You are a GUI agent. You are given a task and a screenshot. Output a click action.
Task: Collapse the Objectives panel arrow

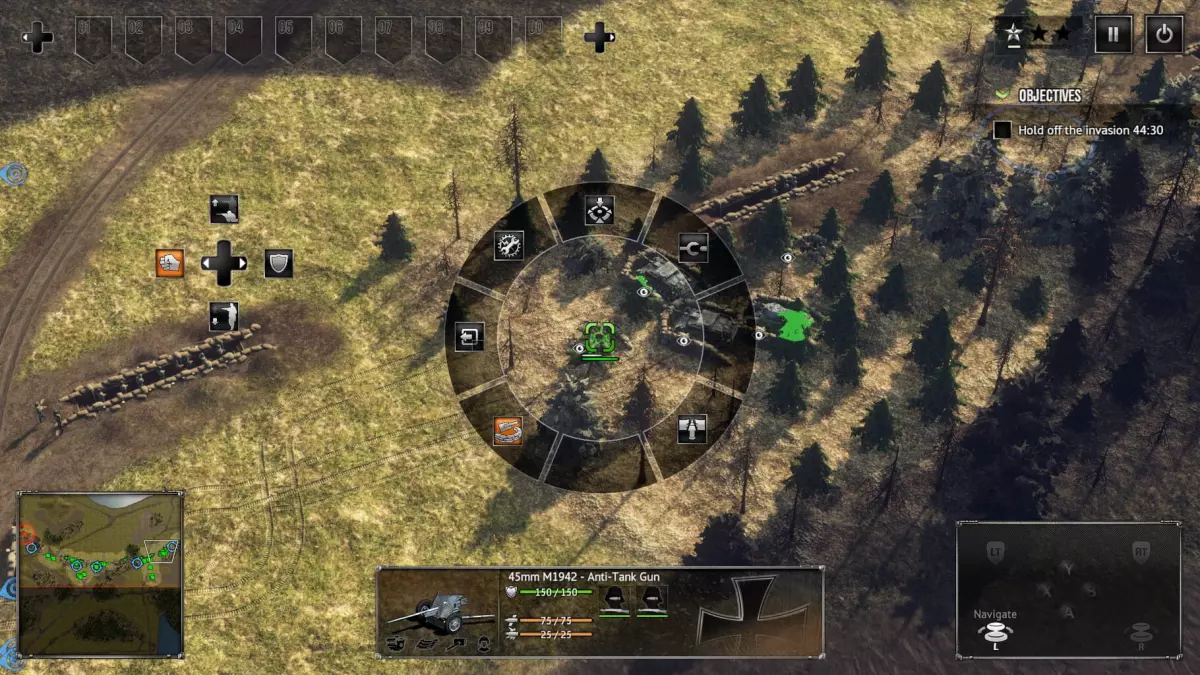click(x=1002, y=95)
